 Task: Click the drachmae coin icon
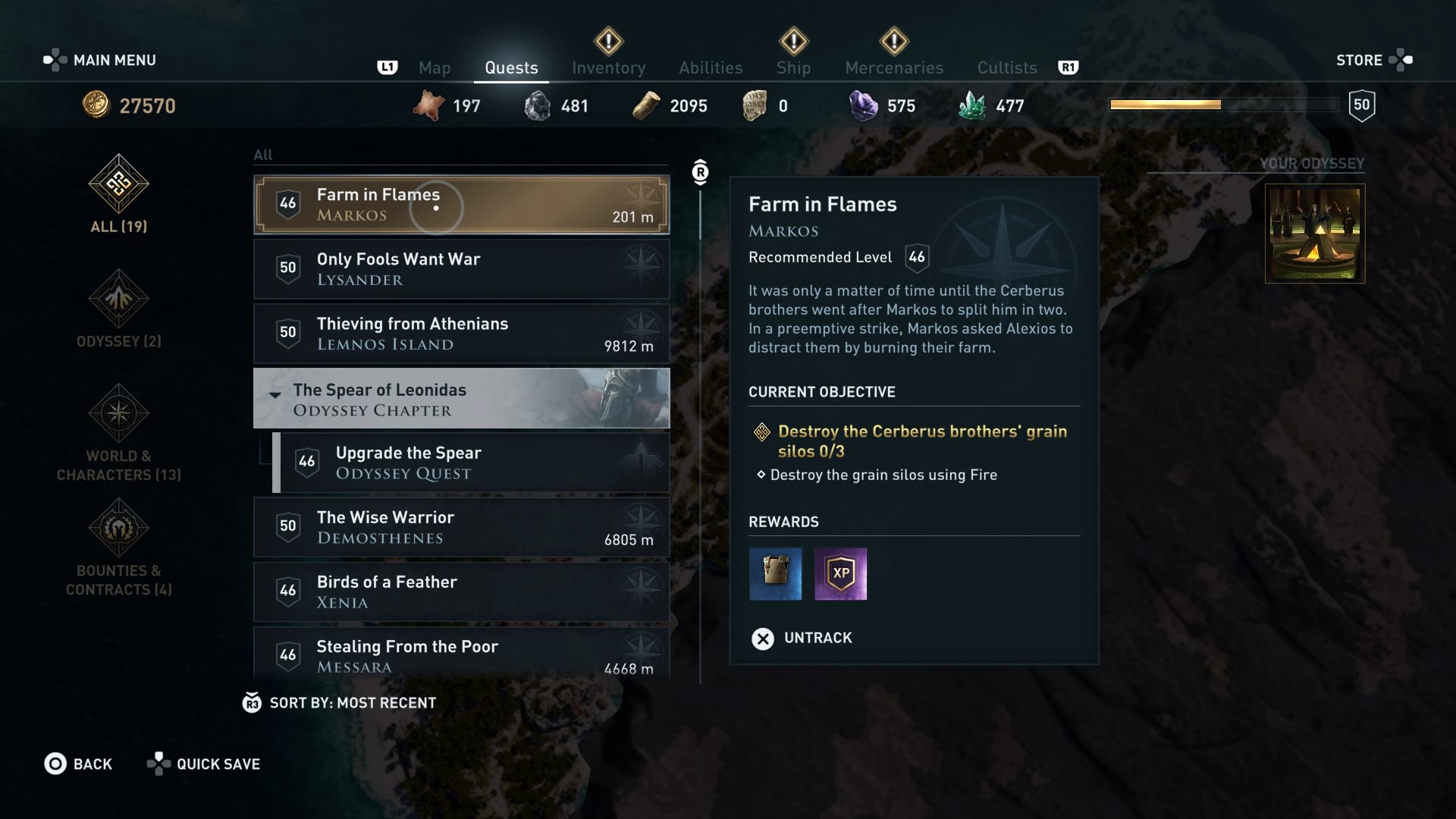click(96, 105)
